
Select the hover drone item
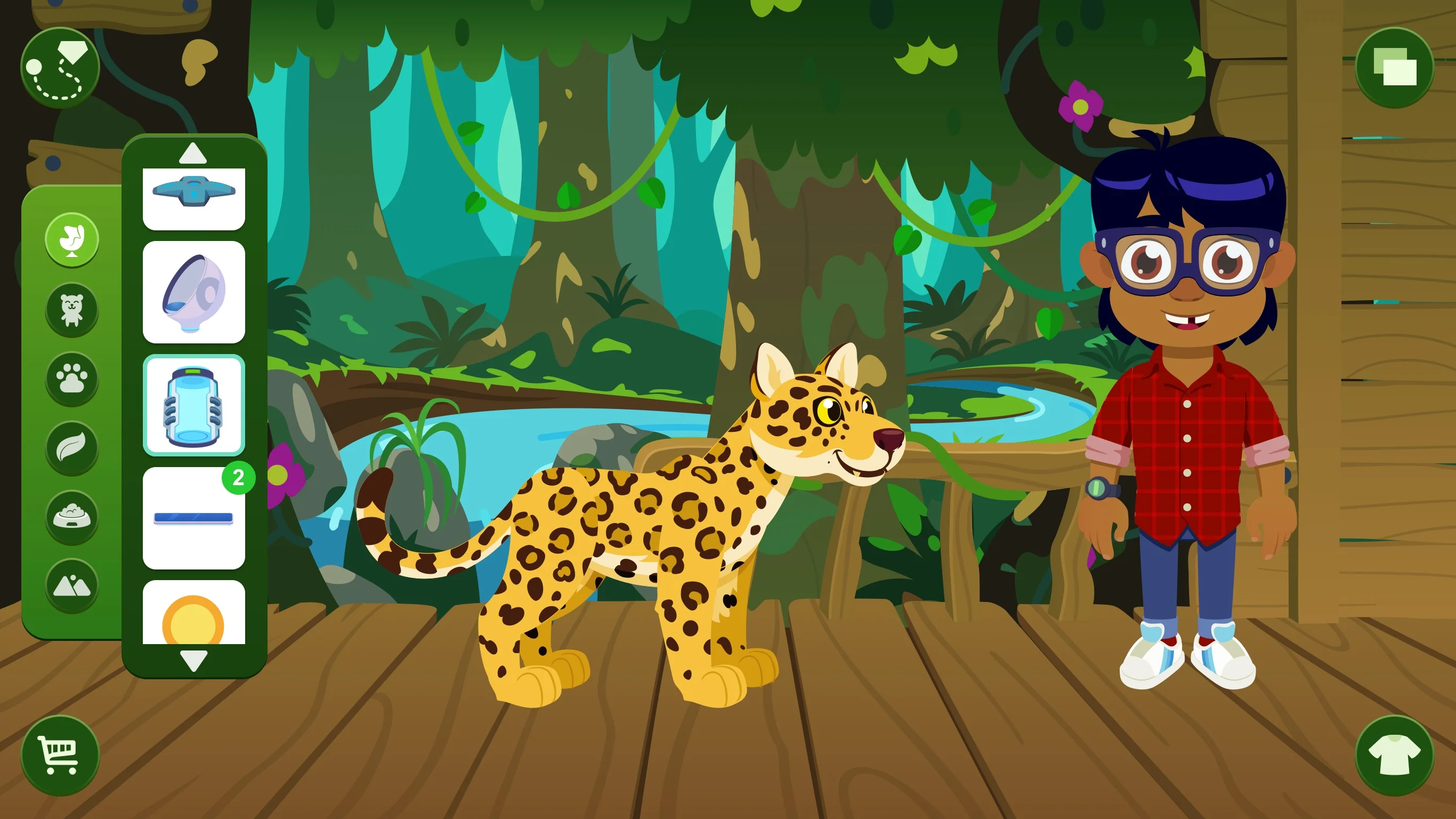(195, 199)
